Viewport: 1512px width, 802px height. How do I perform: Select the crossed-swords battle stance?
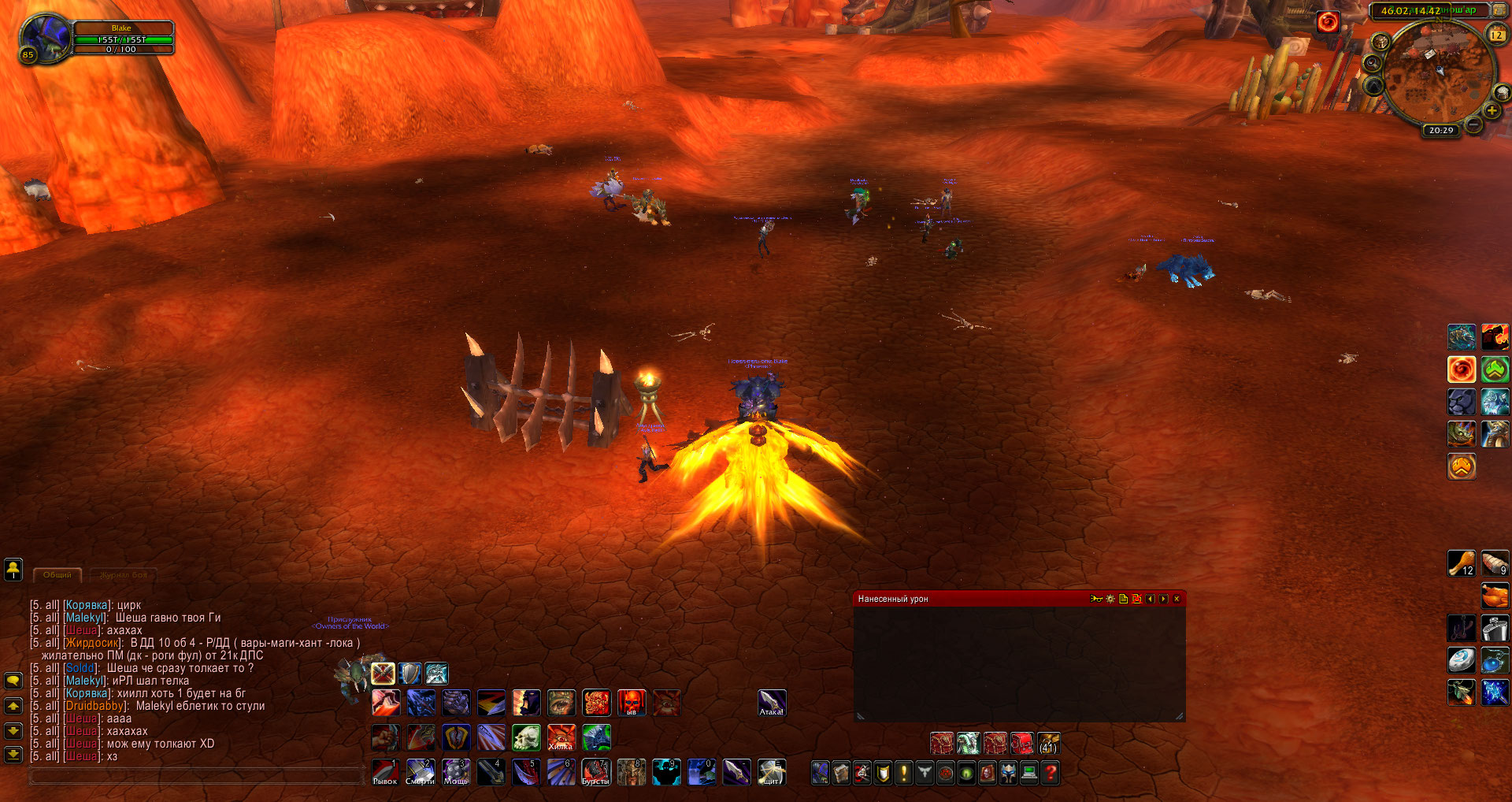click(383, 673)
